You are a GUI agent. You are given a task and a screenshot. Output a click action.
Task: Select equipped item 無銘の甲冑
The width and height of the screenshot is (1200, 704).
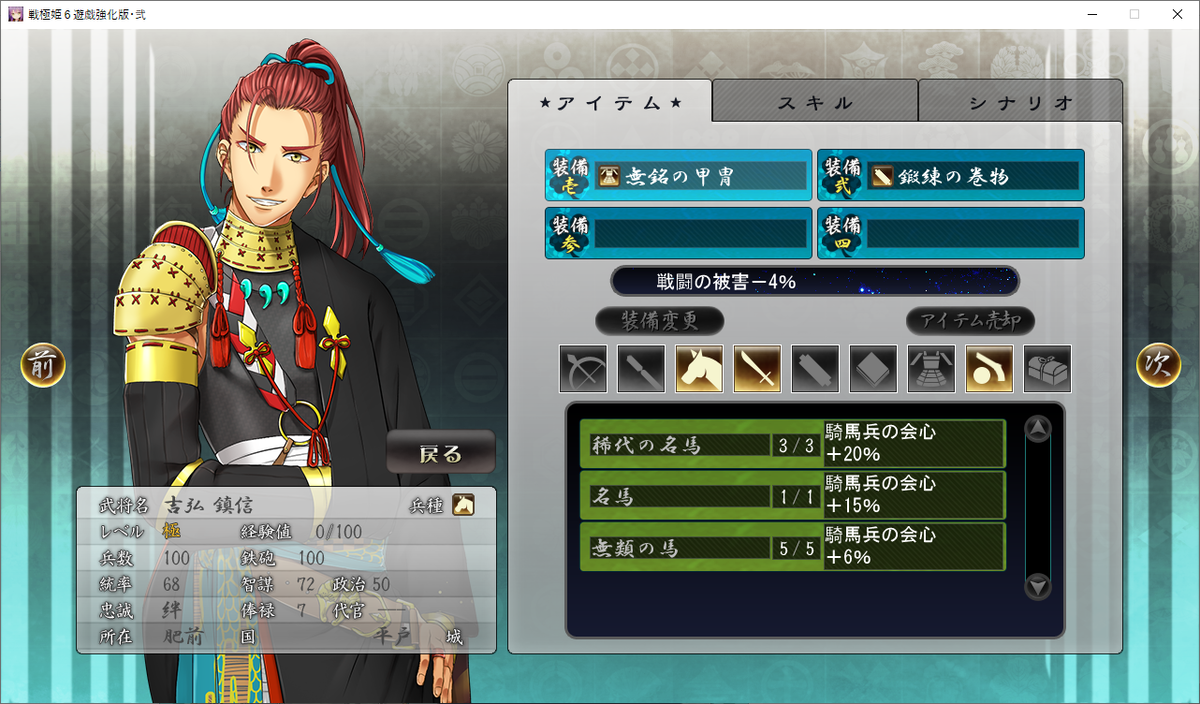click(x=678, y=176)
